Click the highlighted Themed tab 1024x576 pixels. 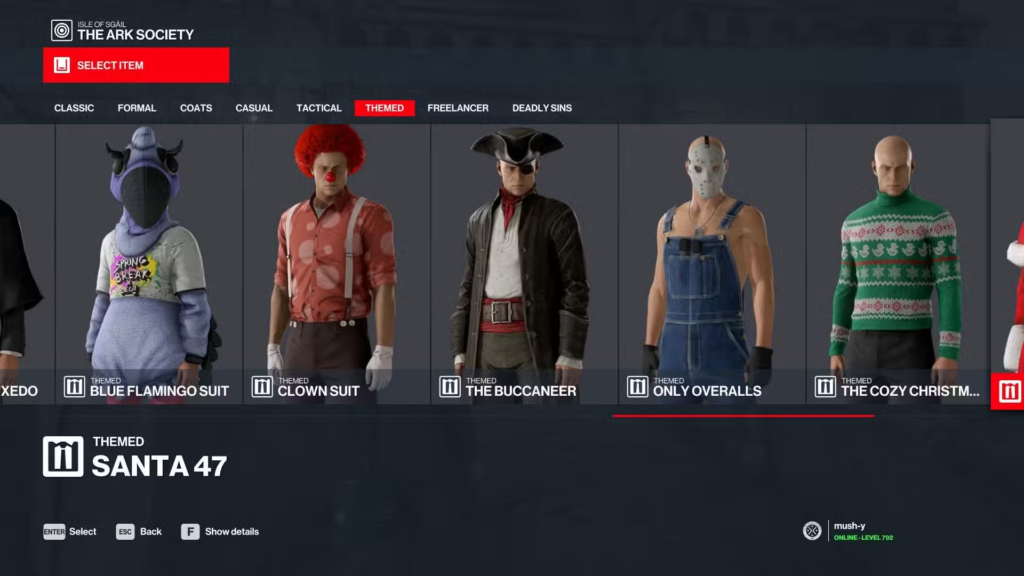click(x=385, y=108)
